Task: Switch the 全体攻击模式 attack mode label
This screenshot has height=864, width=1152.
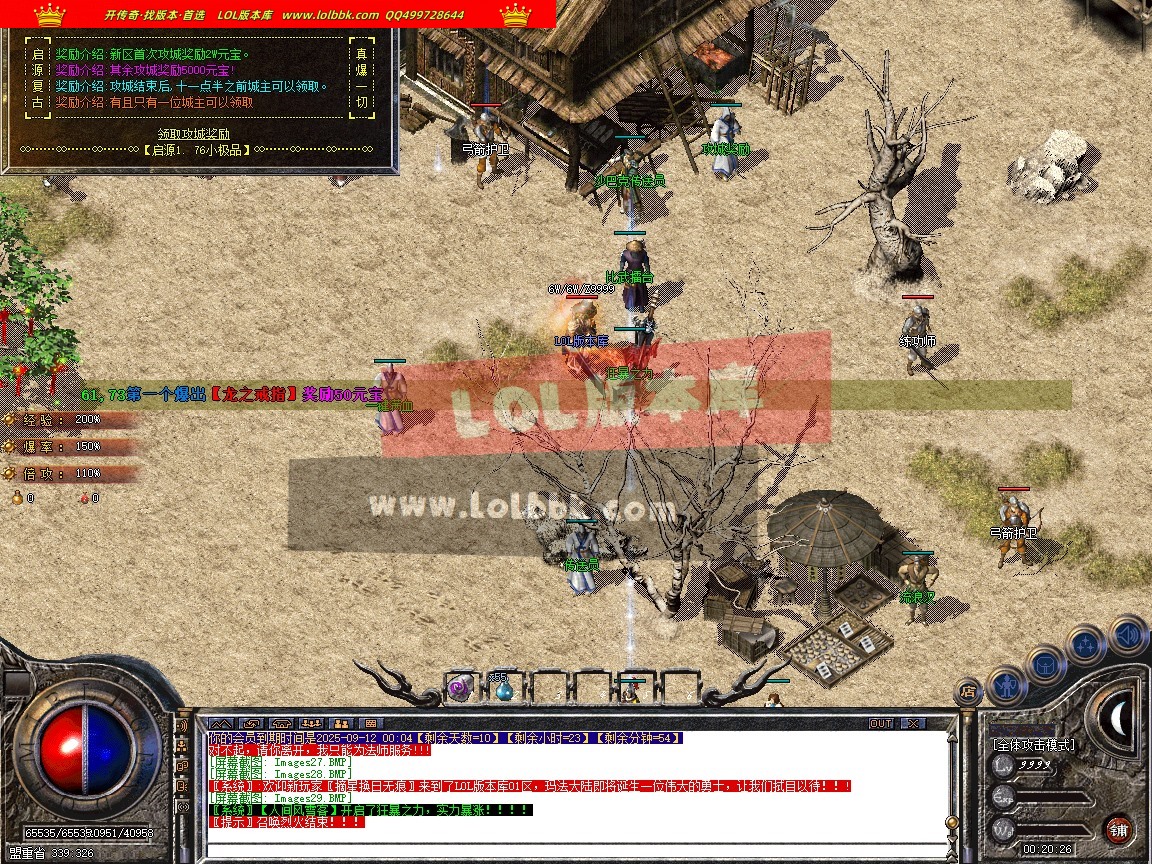Action: point(1034,745)
